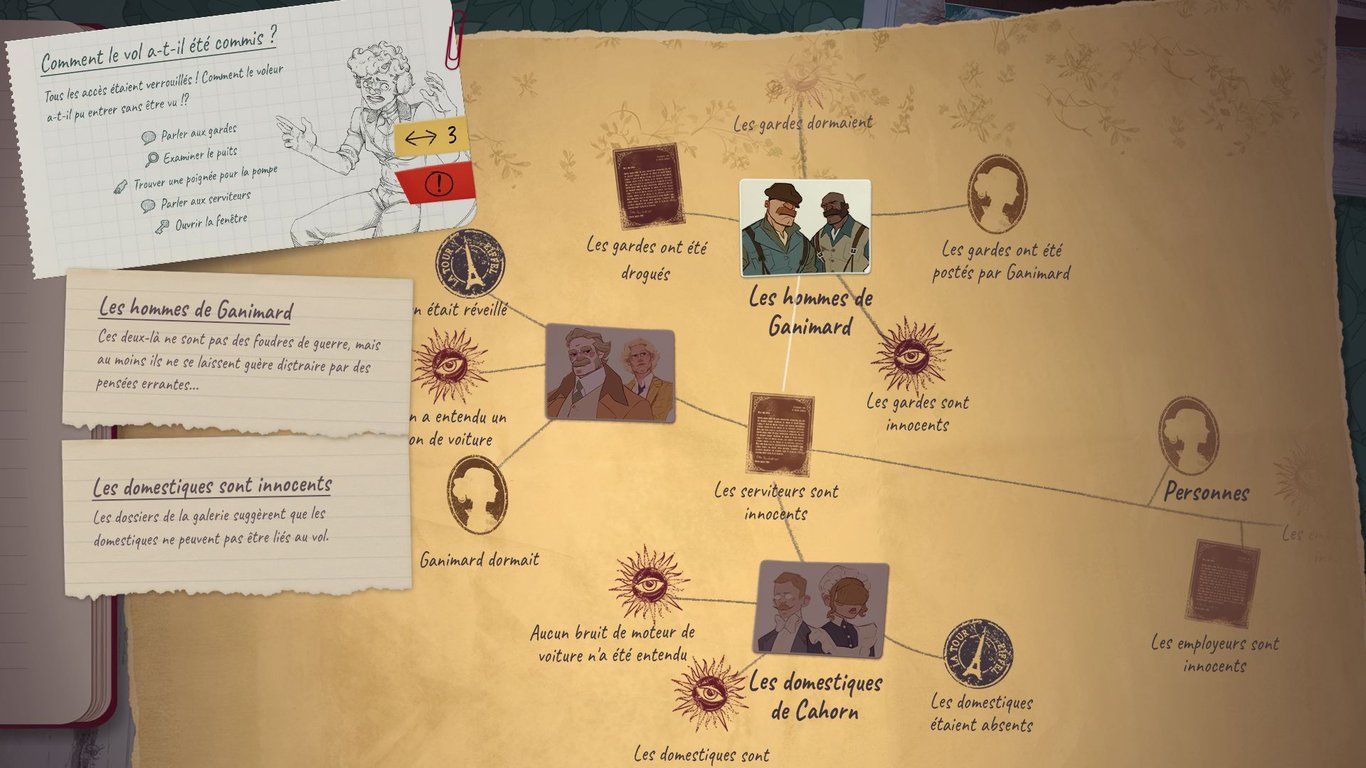Click the speech bubble icon beside "Parler aux gardes"
The width and height of the screenshot is (1366, 768).
149,136
